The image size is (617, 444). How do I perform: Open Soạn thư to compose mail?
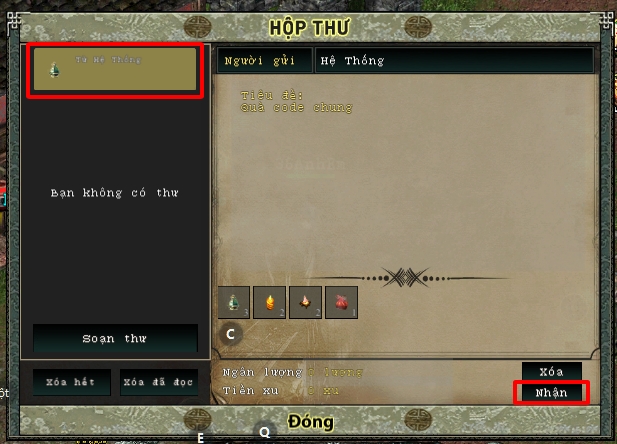[115, 338]
